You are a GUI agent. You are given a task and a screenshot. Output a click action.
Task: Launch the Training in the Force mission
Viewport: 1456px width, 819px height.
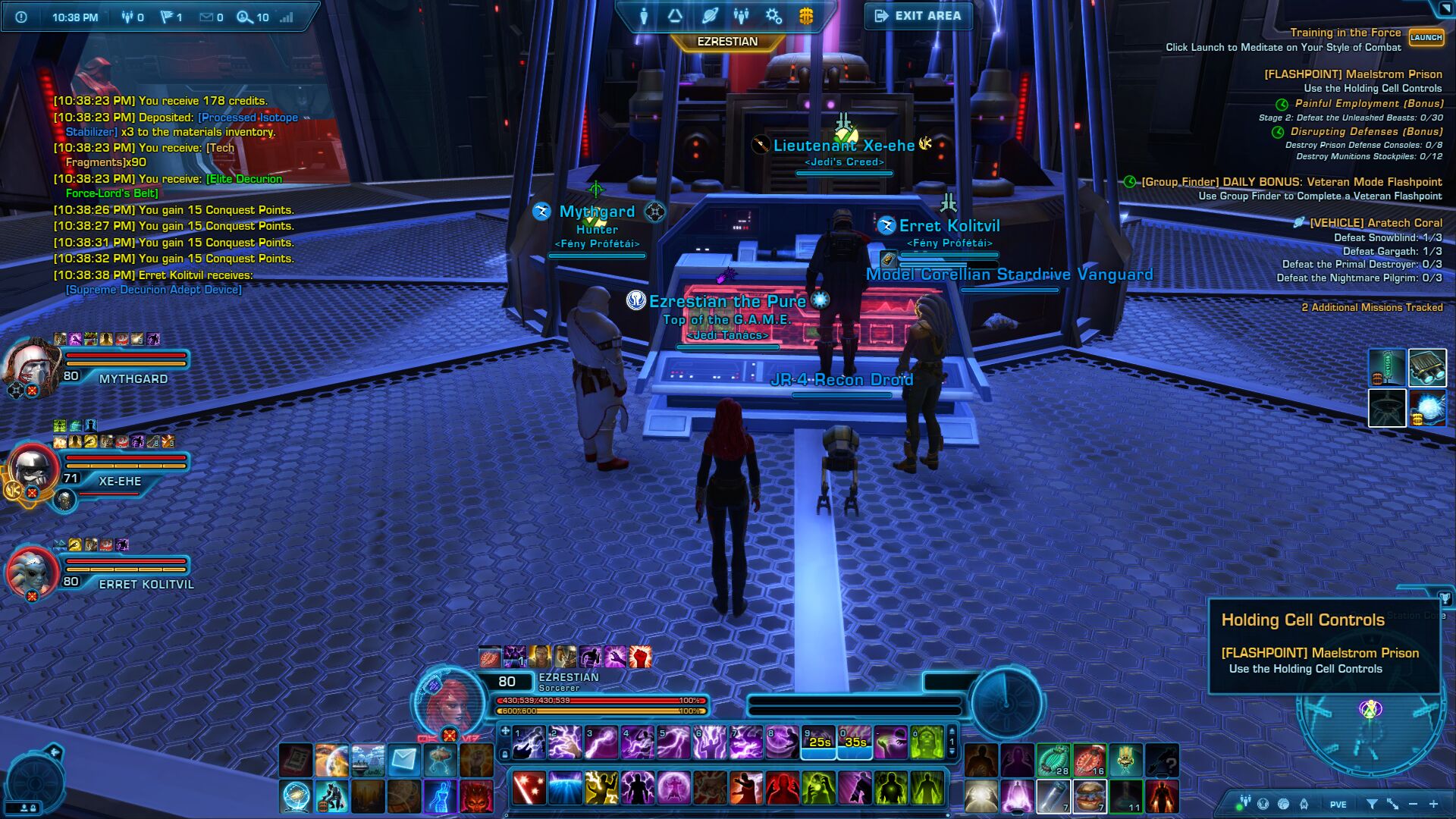click(1426, 37)
